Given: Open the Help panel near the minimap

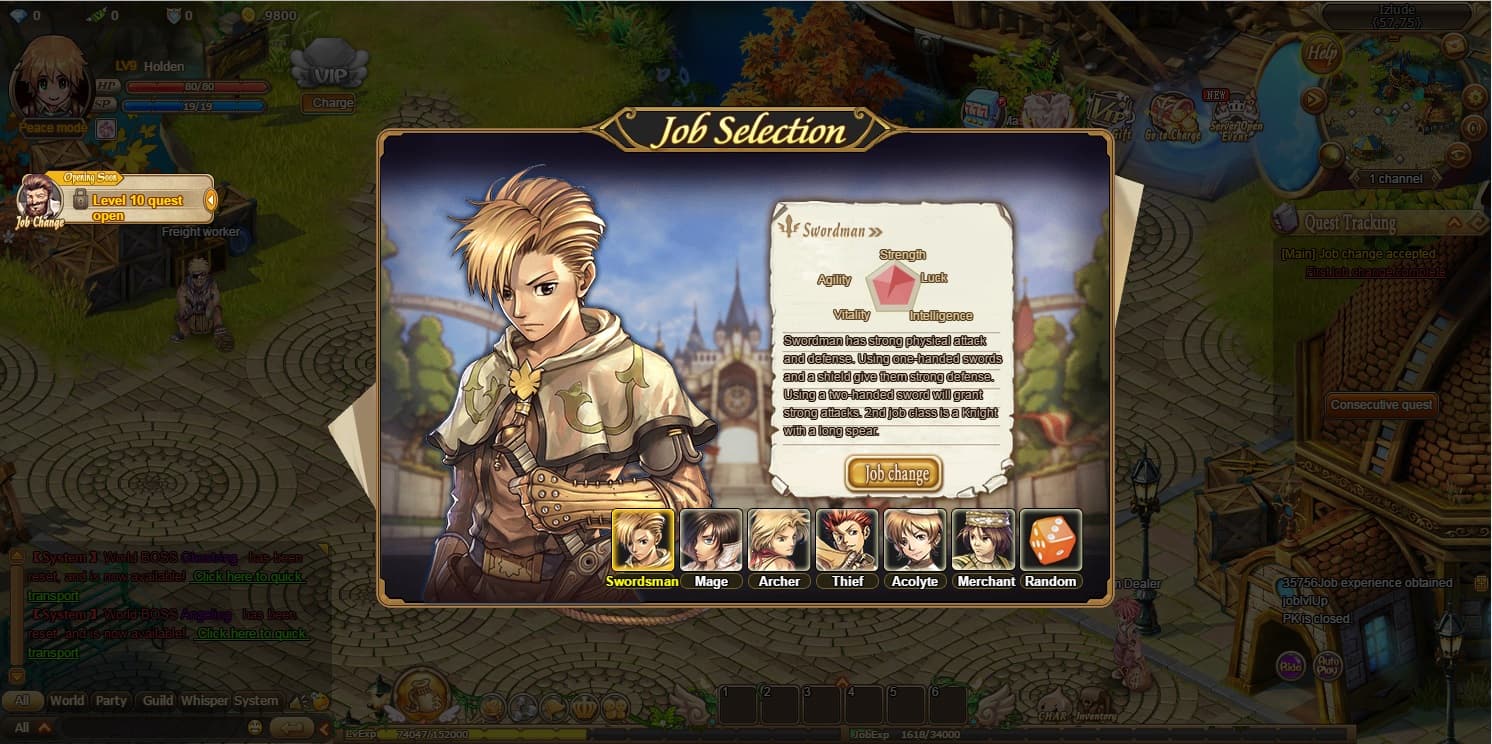Looking at the screenshot, I should point(1321,53).
